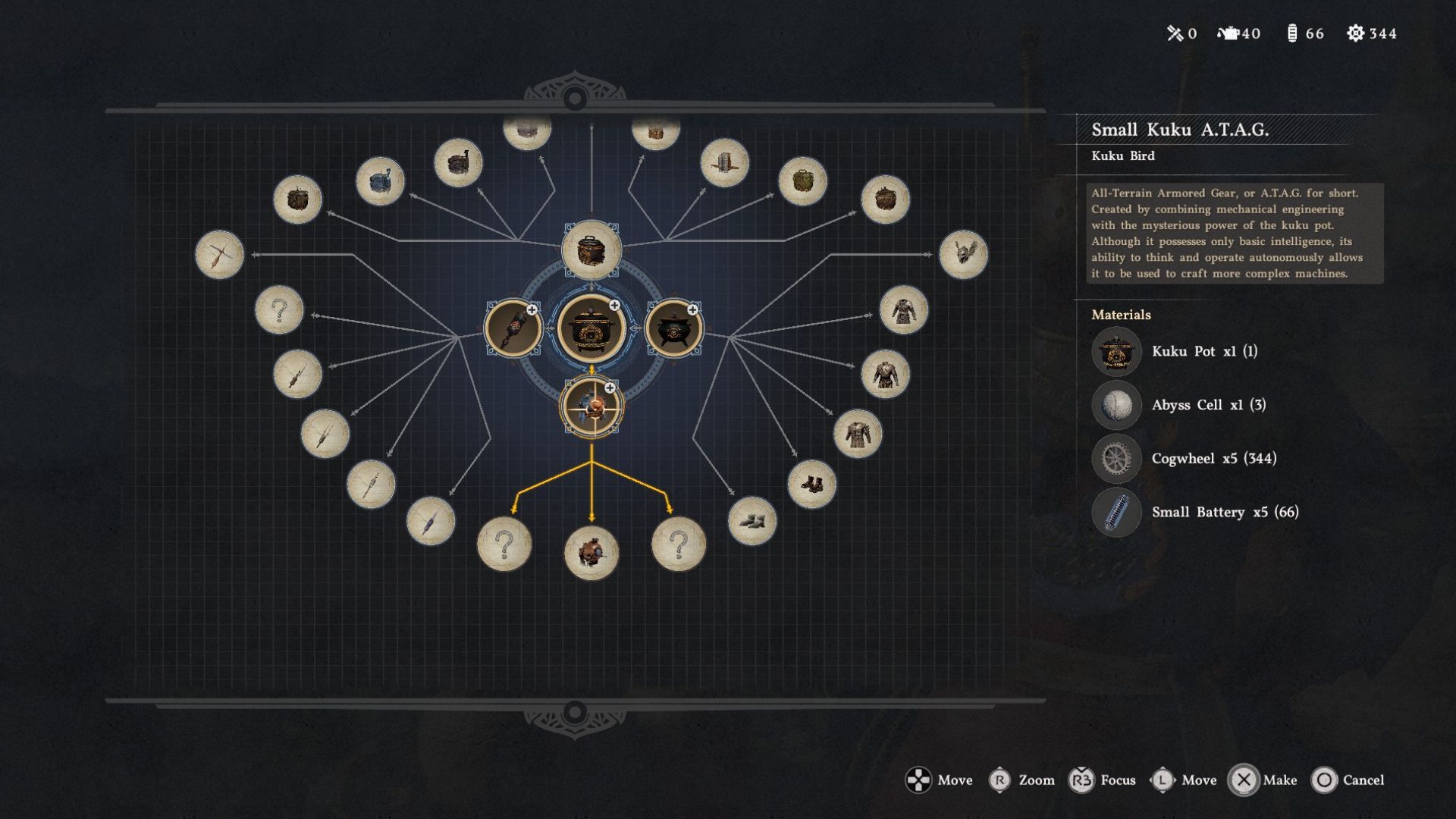This screenshot has width=1456, height=819.
Task: Choose the grey shoes node
Action: [x=752, y=521]
